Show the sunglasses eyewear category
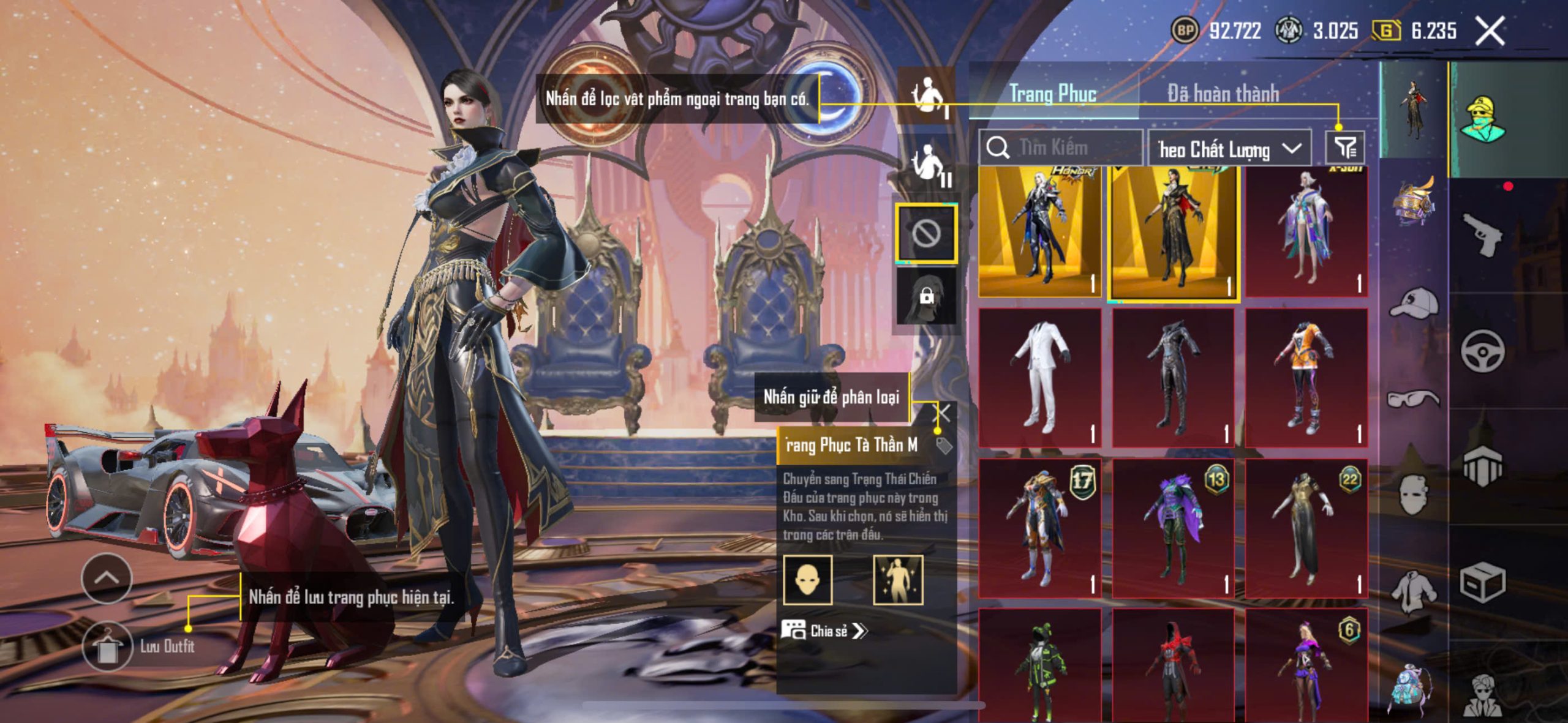Image resolution: width=1568 pixels, height=723 pixels. 1414,399
